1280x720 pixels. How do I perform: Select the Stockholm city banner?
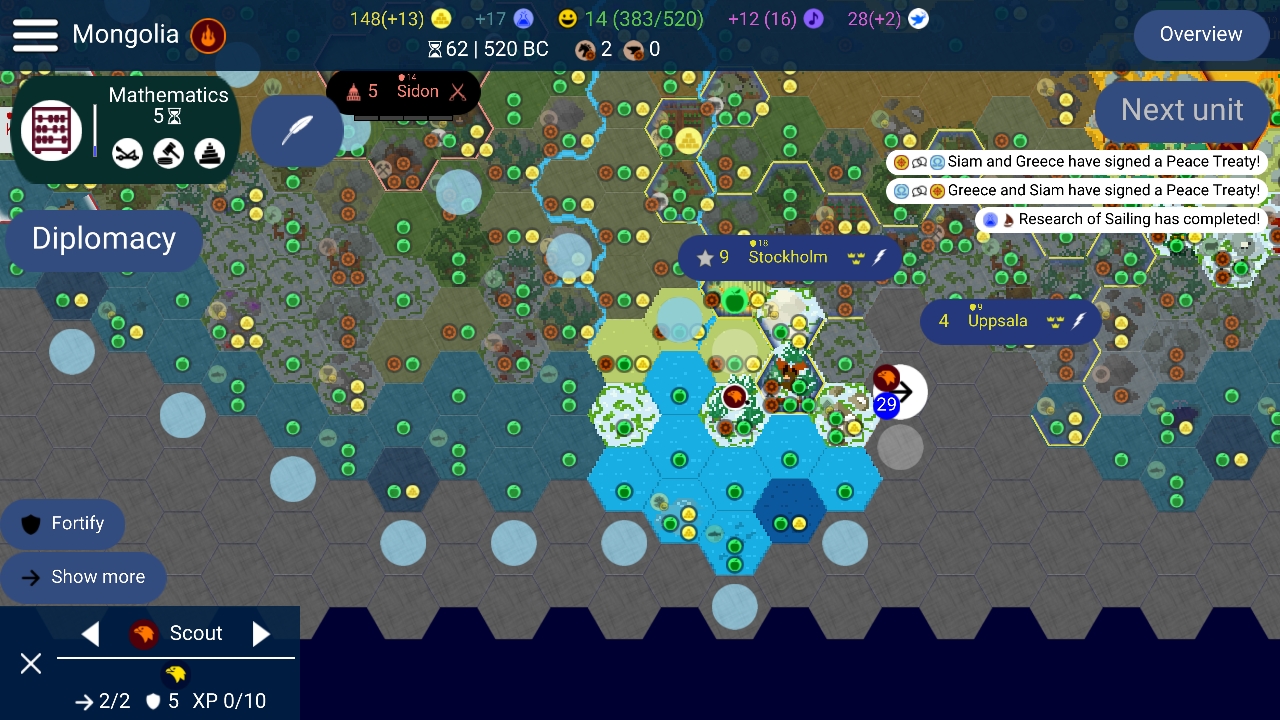tap(789, 257)
